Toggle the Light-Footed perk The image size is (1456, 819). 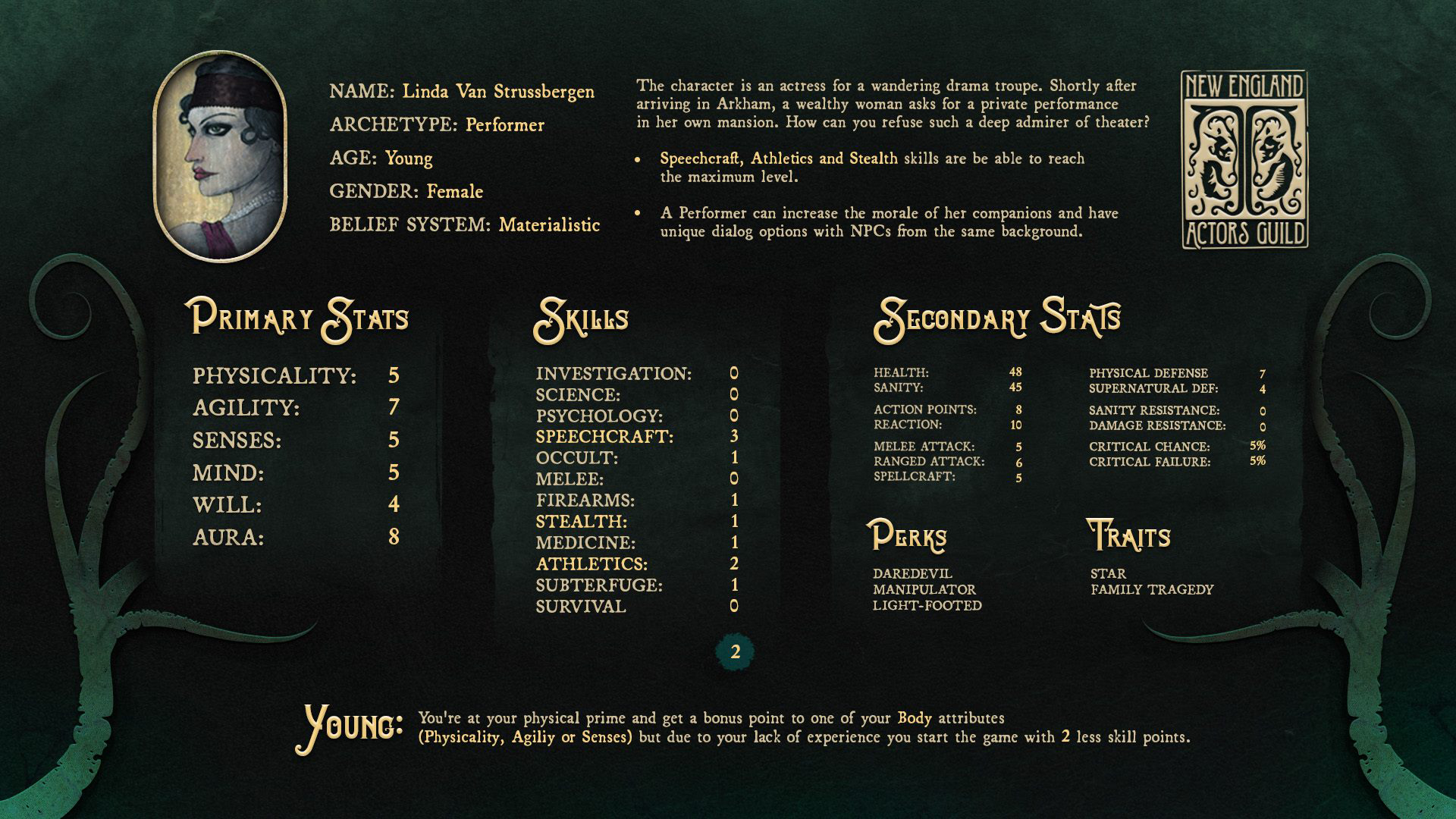tap(927, 606)
